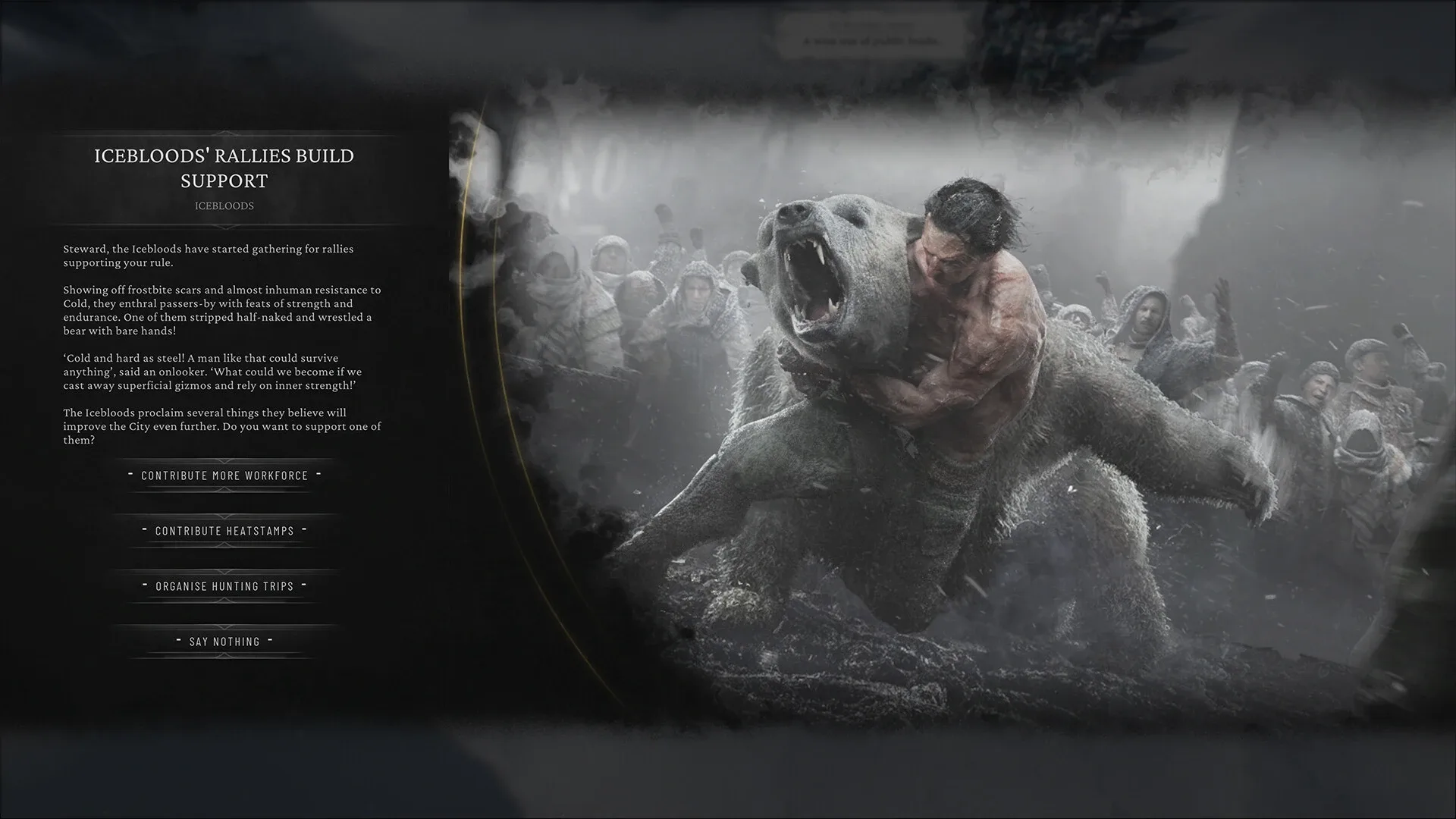Click the dash marker right of CONTRIBUTE HEATSTAMPS
The height and width of the screenshot is (819, 1456).
tap(304, 531)
